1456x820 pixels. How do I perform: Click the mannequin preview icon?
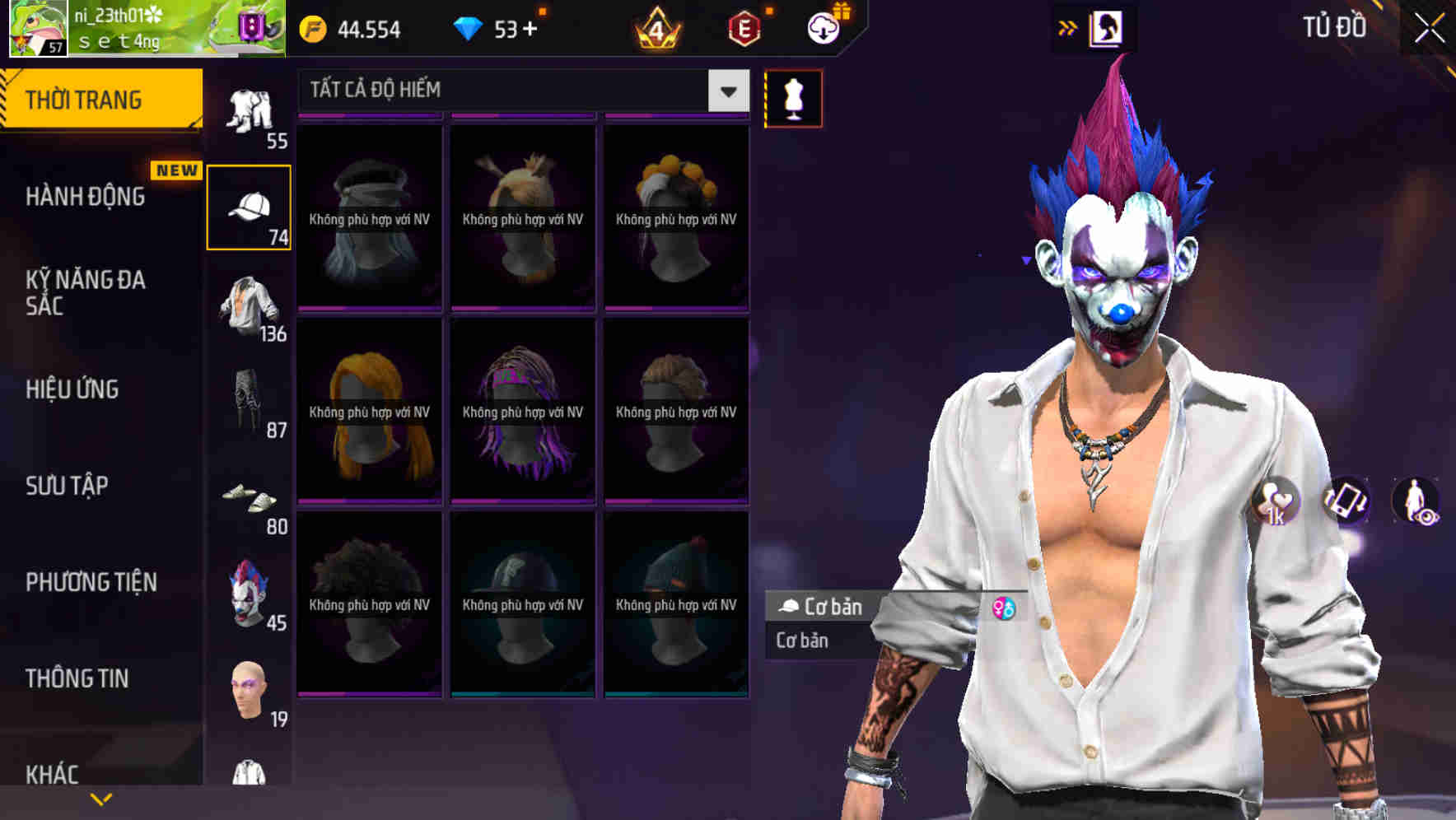point(792,97)
